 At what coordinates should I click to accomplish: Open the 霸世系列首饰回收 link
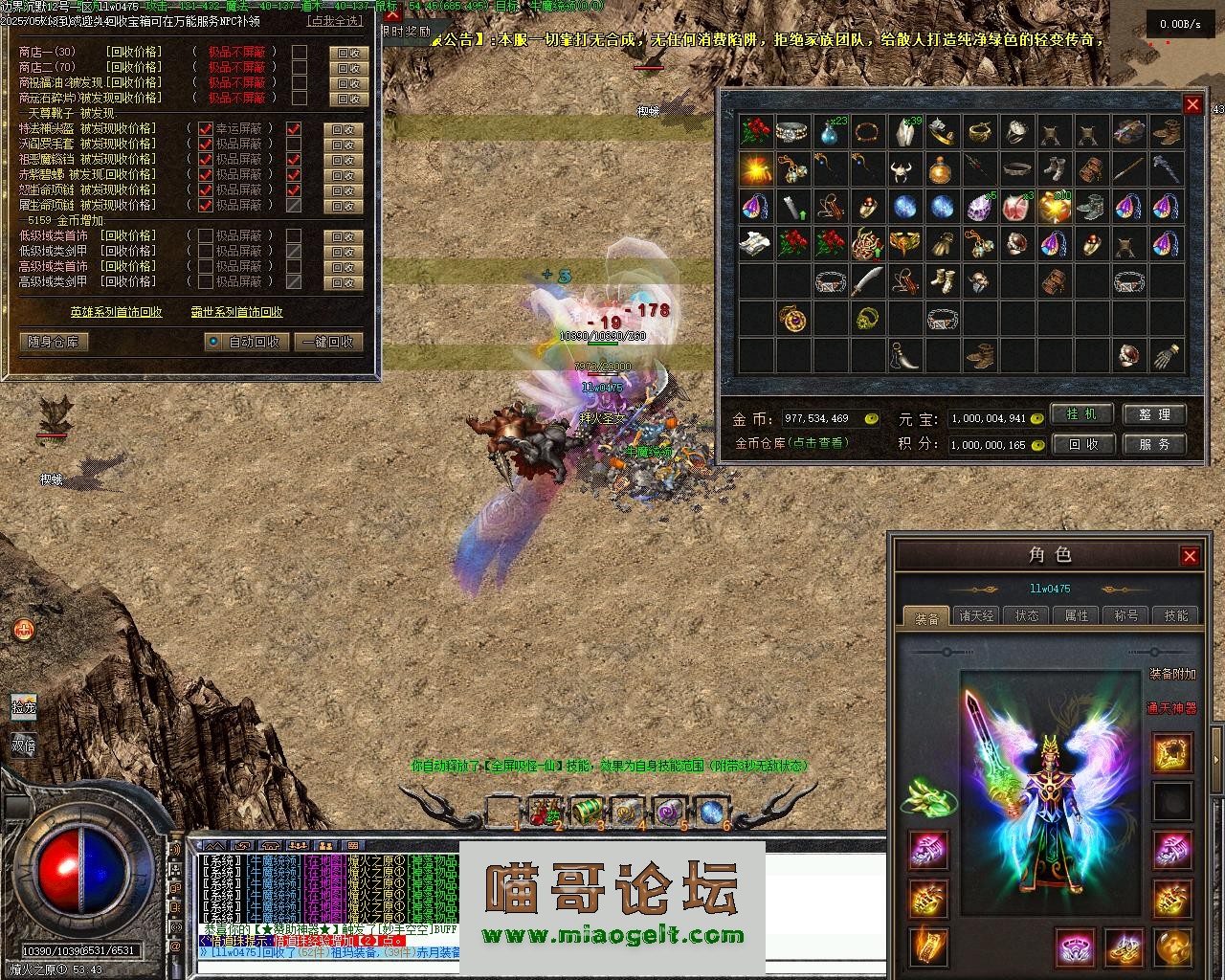[236, 312]
